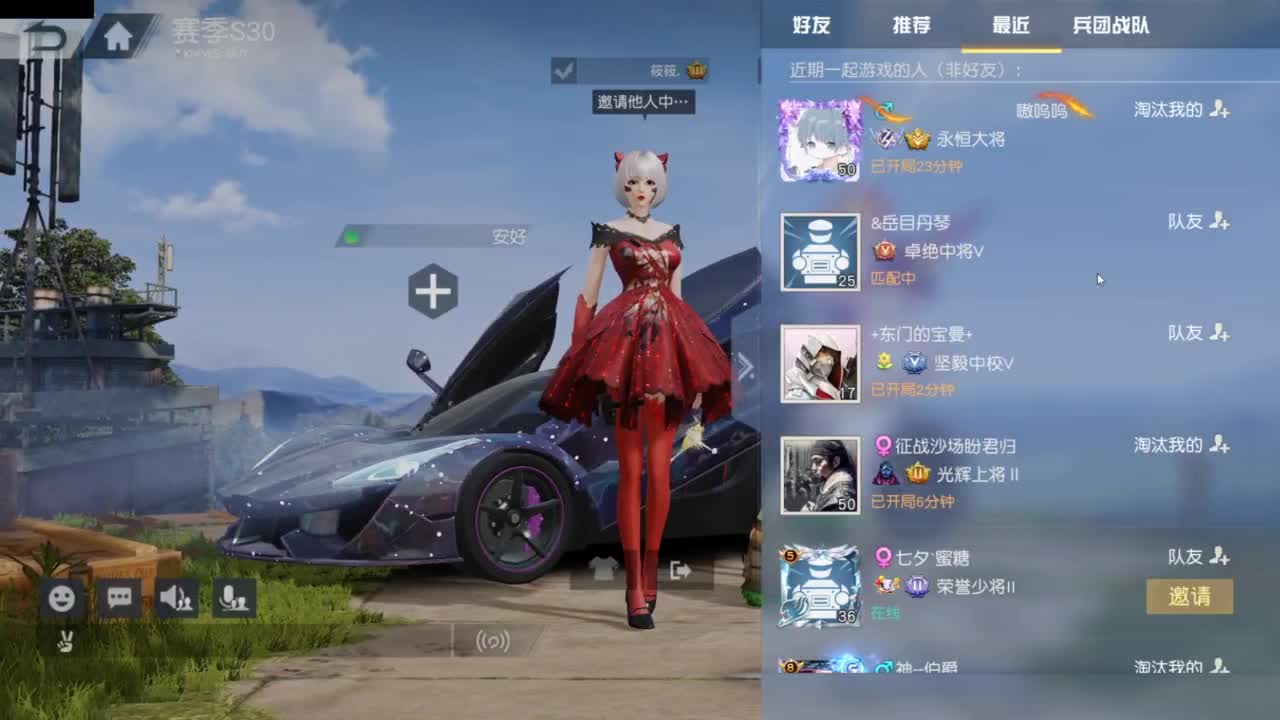The width and height of the screenshot is (1280, 720).
Task: Collapse the panel using the right chevron
Action: tap(745, 366)
